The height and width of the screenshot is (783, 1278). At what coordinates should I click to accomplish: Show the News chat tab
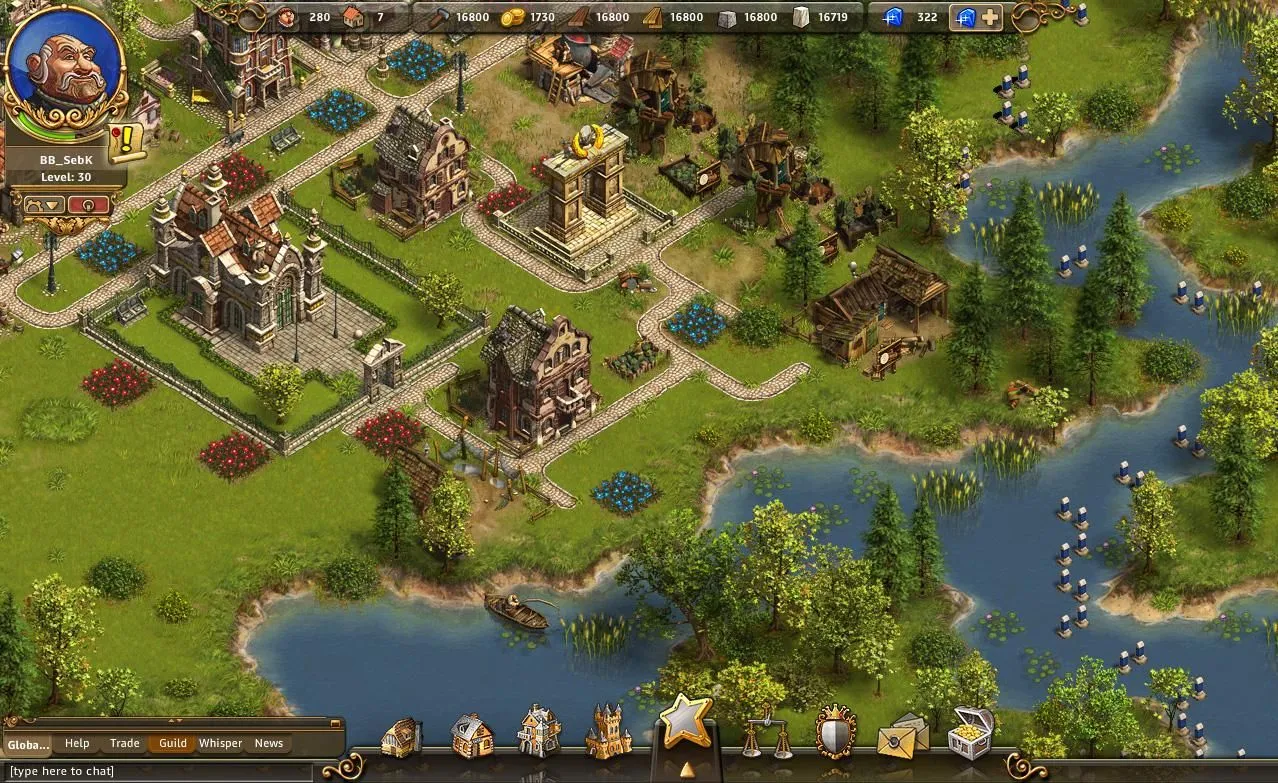click(268, 743)
